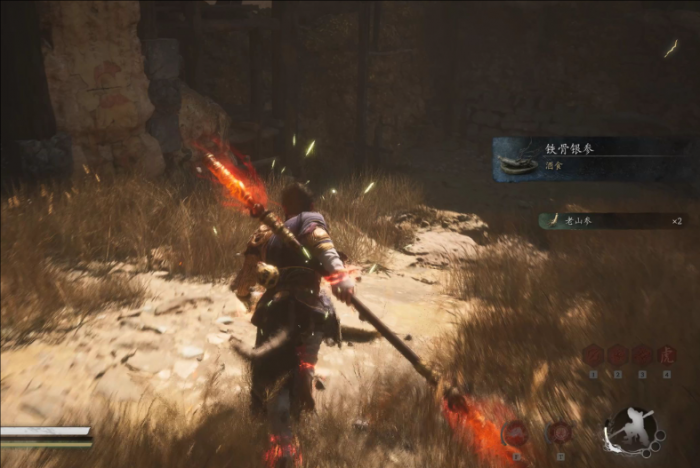Click the 铁骨银参 item pickup notification
Screen dimensions: 700x468
[590, 158]
